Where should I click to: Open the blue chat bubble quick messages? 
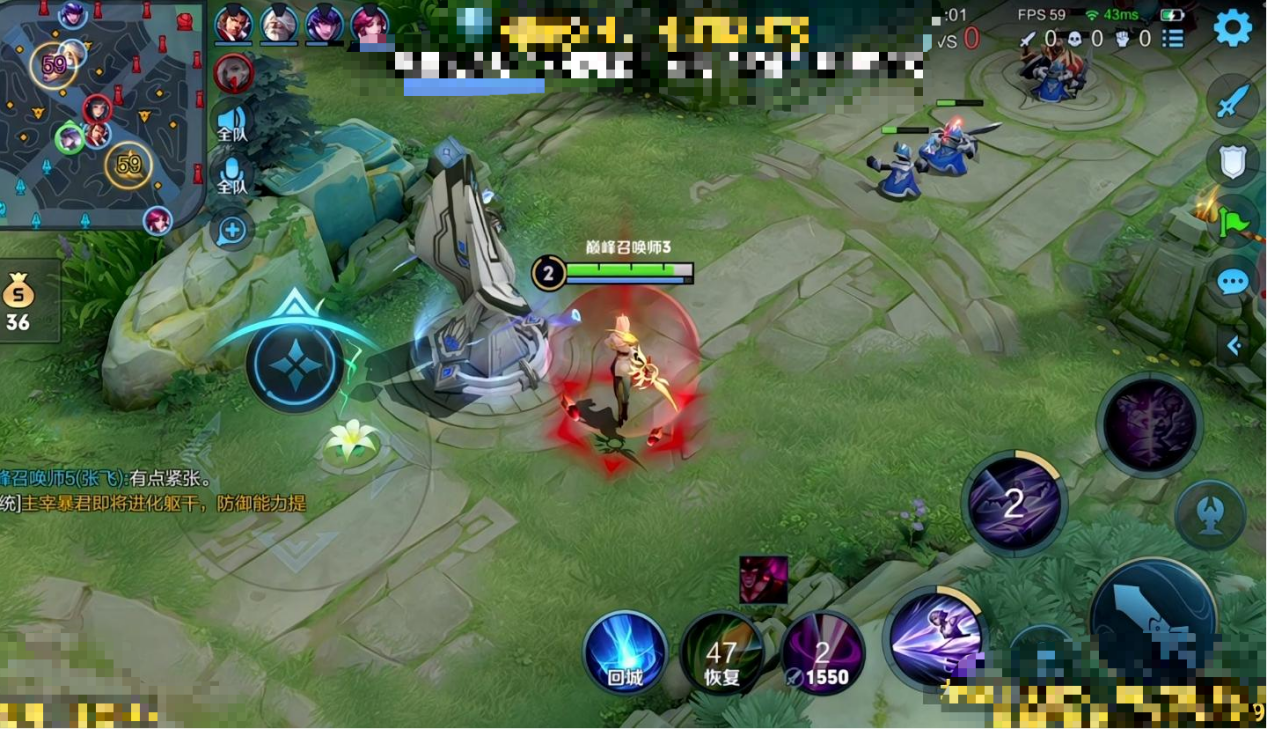click(1233, 282)
